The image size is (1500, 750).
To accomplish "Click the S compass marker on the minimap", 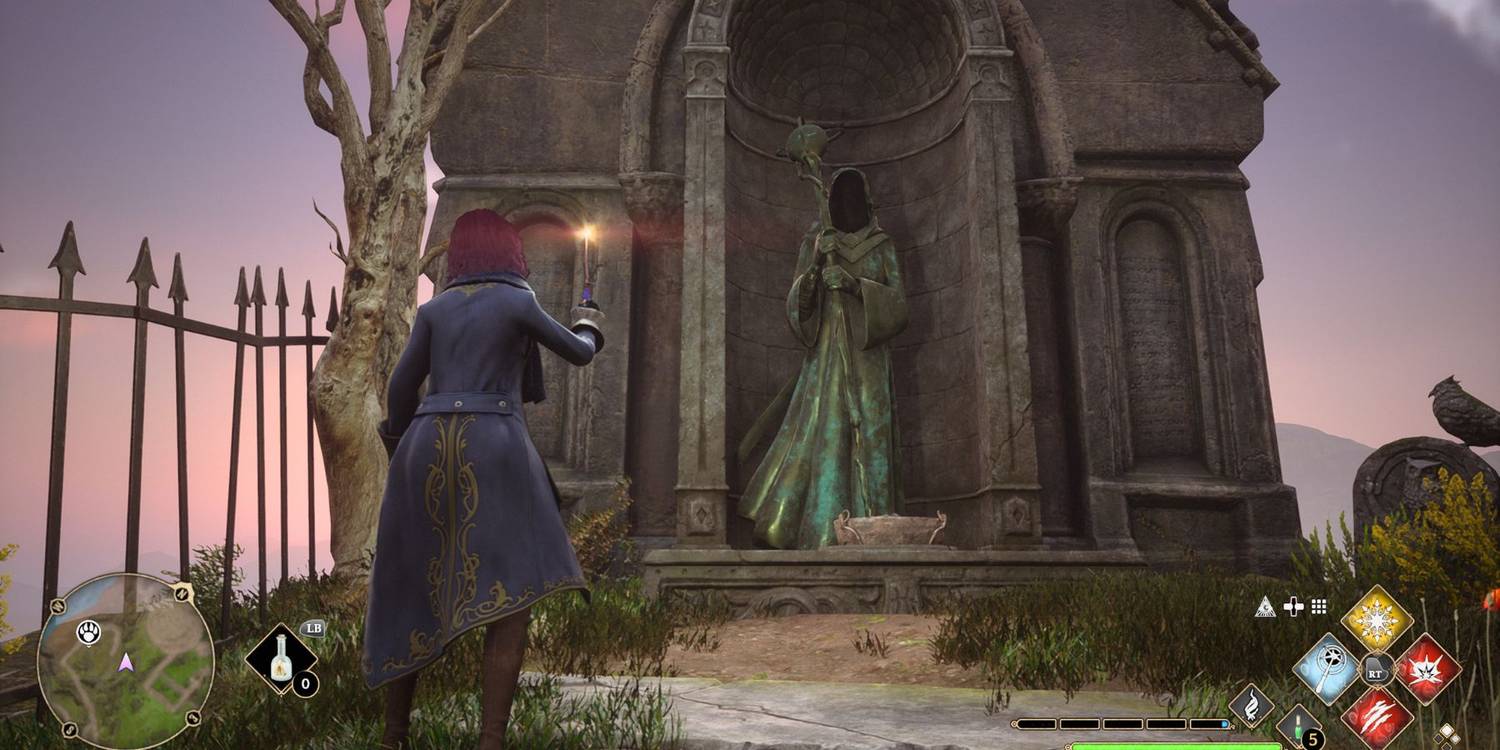I will pos(69,727).
